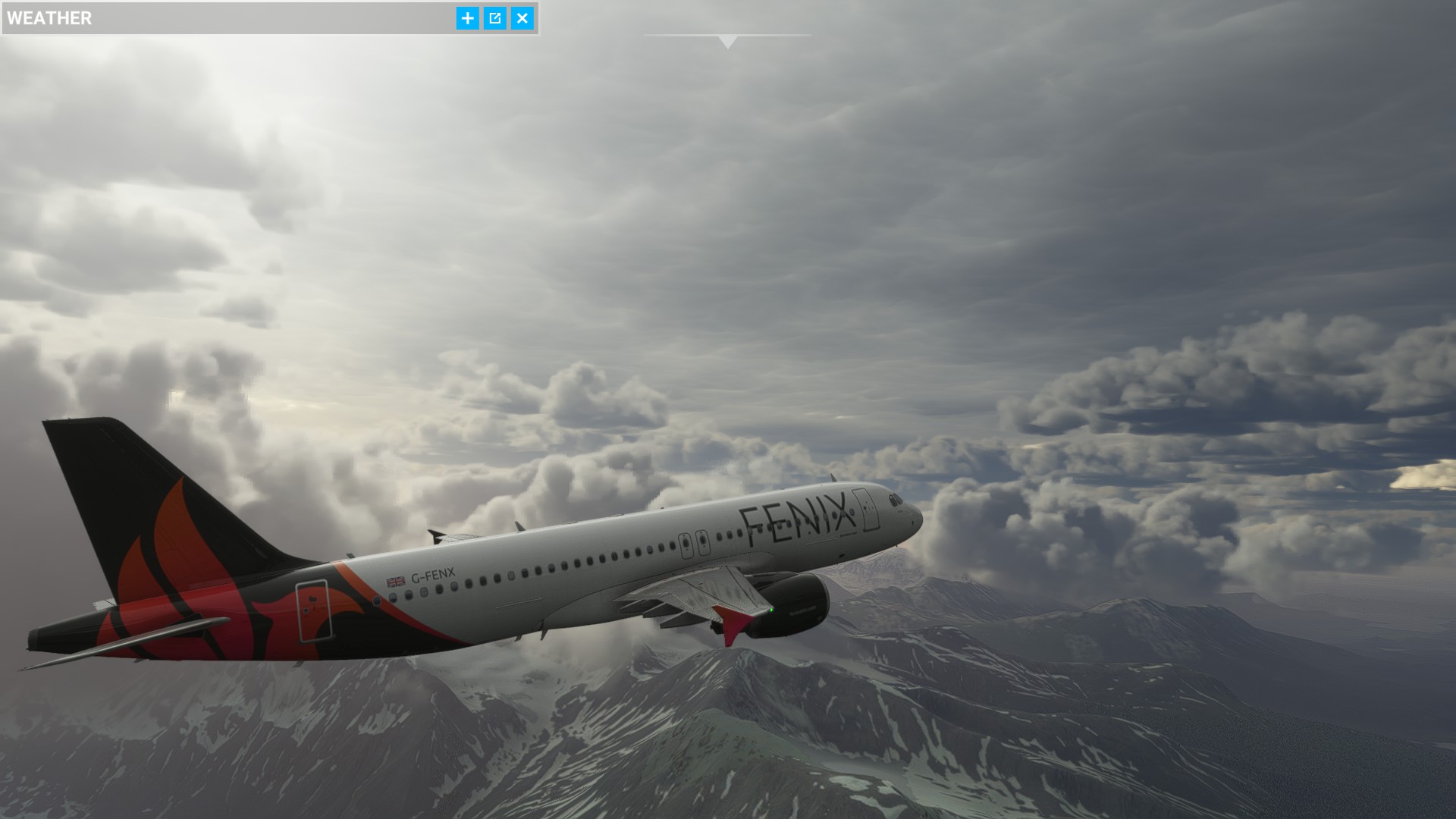Click the rightmost control on the Weather bar
The width and height of the screenshot is (1456, 819).
pyautogui.click(x=521, y=18)
